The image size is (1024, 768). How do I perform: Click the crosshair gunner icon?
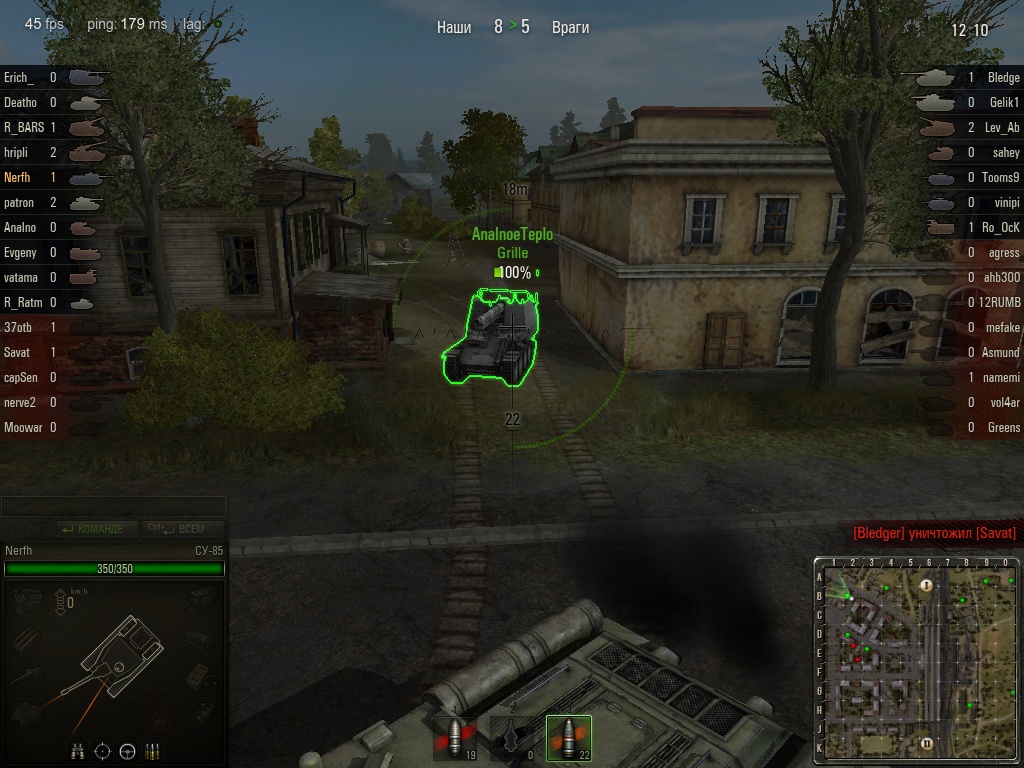click(102, 750)
